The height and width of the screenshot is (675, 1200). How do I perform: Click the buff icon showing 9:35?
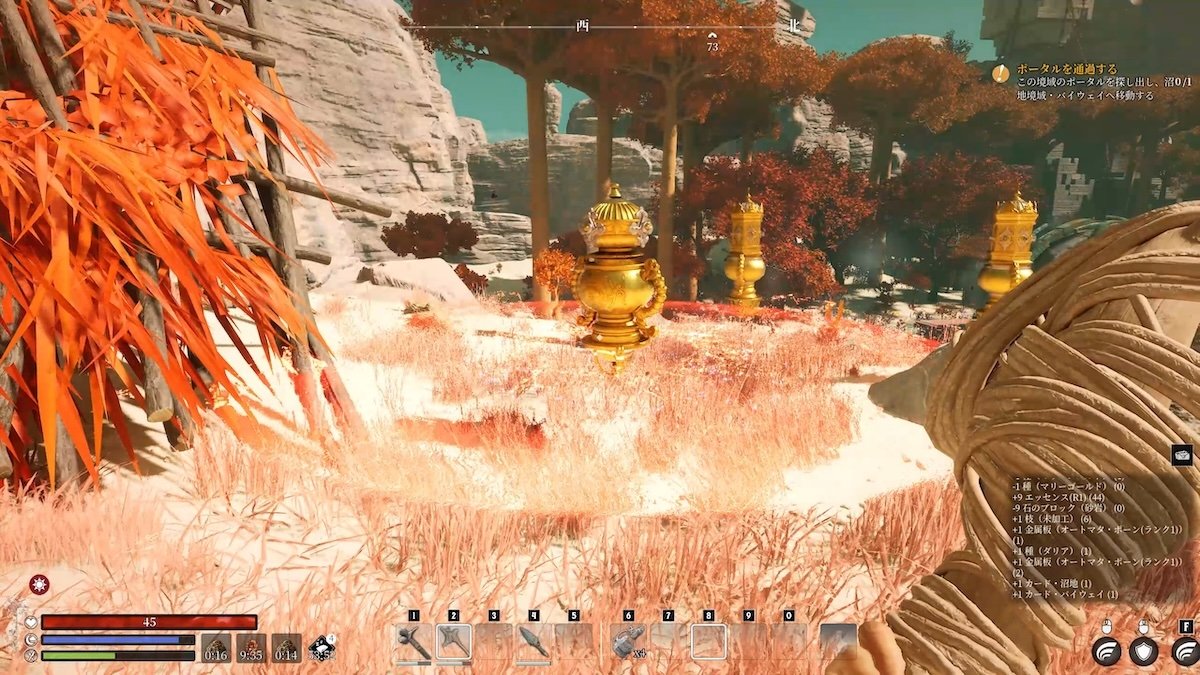point(251,648)
